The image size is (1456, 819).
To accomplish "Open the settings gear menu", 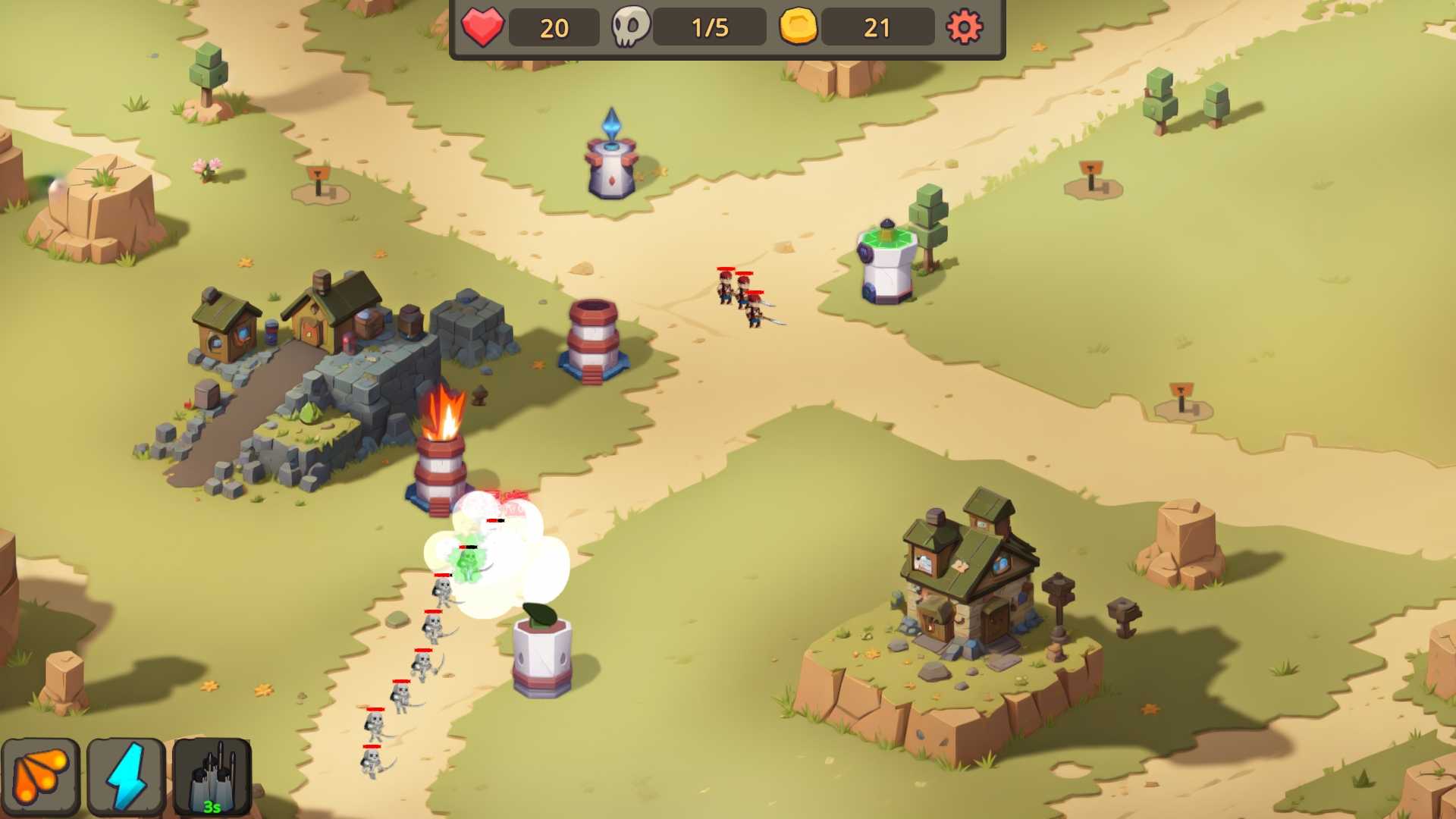I will [x=964, y=27].
